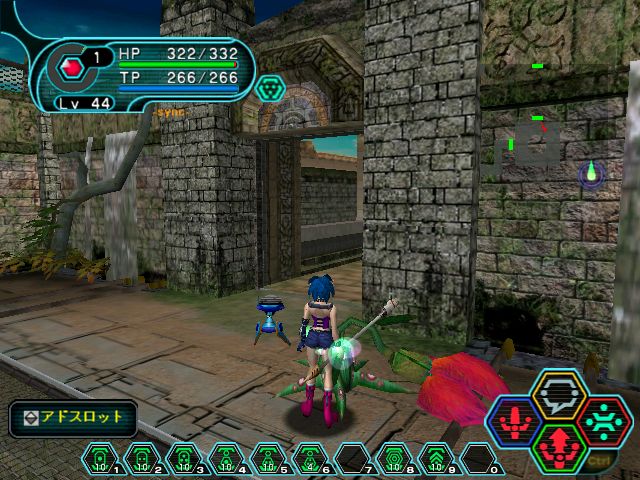Use the ring icon in slot 8
The height and width of the screenshot is (480, 640).
pyautogui.click(x=395, y=460)
